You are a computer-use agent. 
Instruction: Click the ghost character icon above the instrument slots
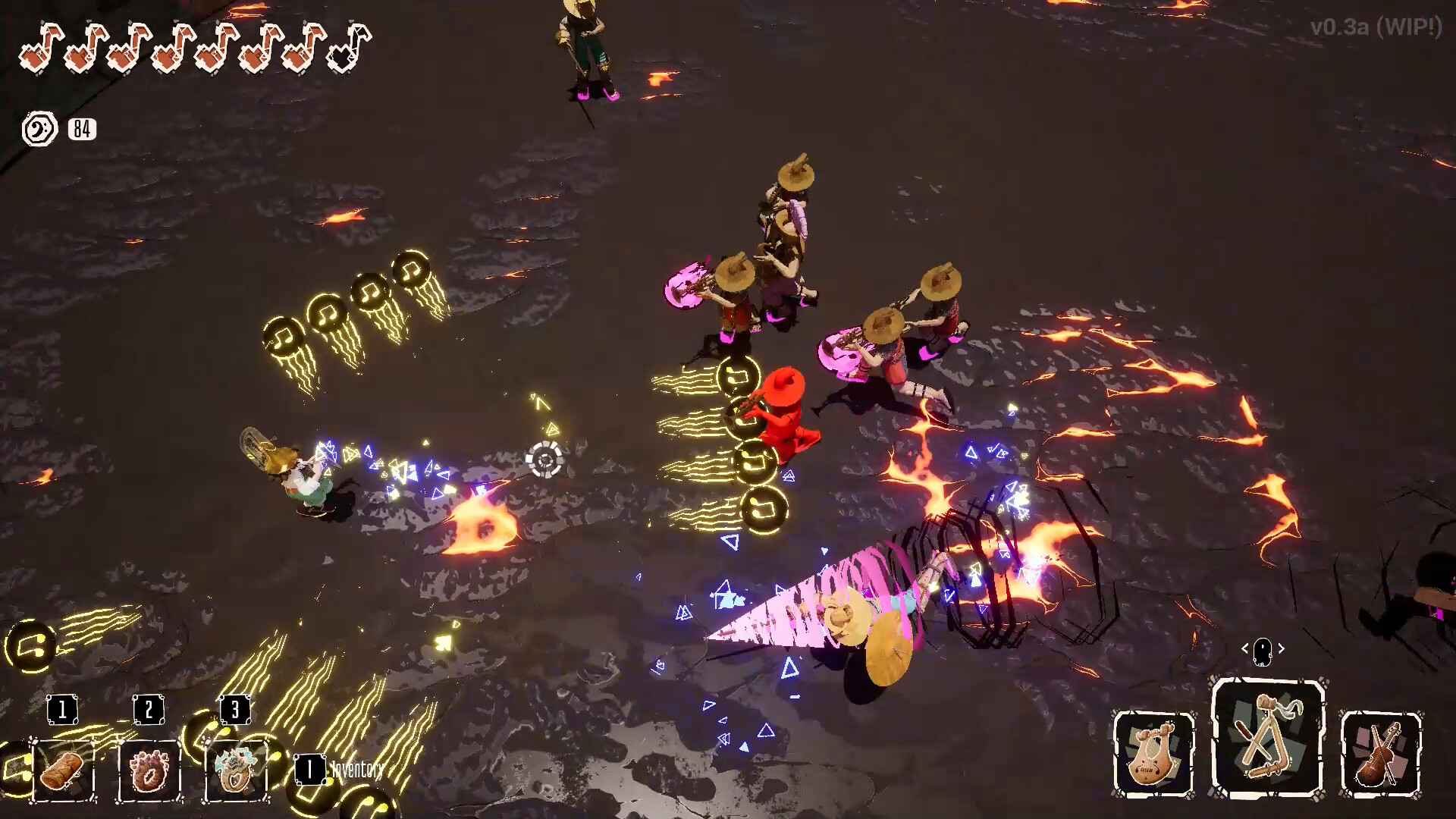click(1263, 648)
